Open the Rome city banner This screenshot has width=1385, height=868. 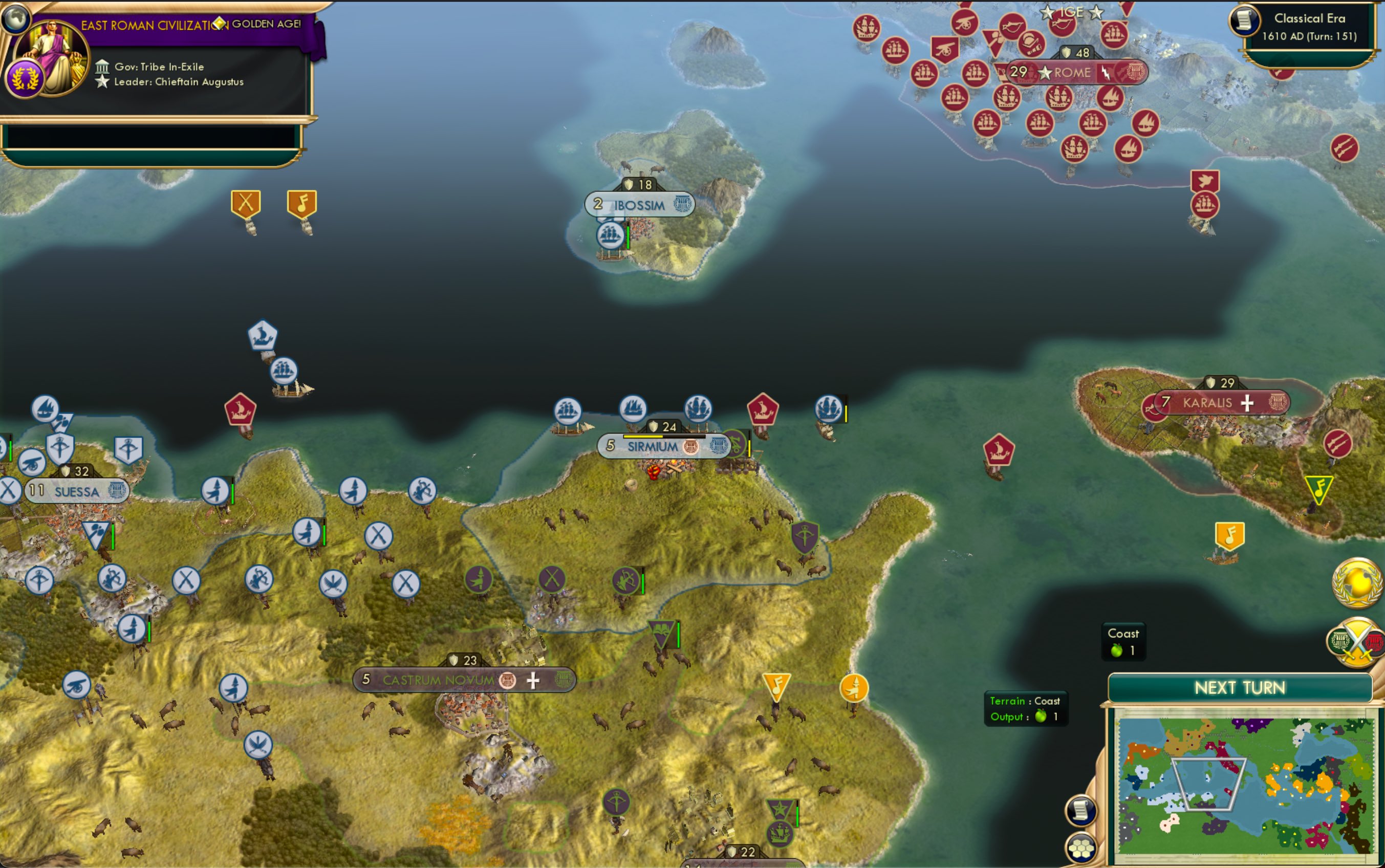click(1072, 73)
